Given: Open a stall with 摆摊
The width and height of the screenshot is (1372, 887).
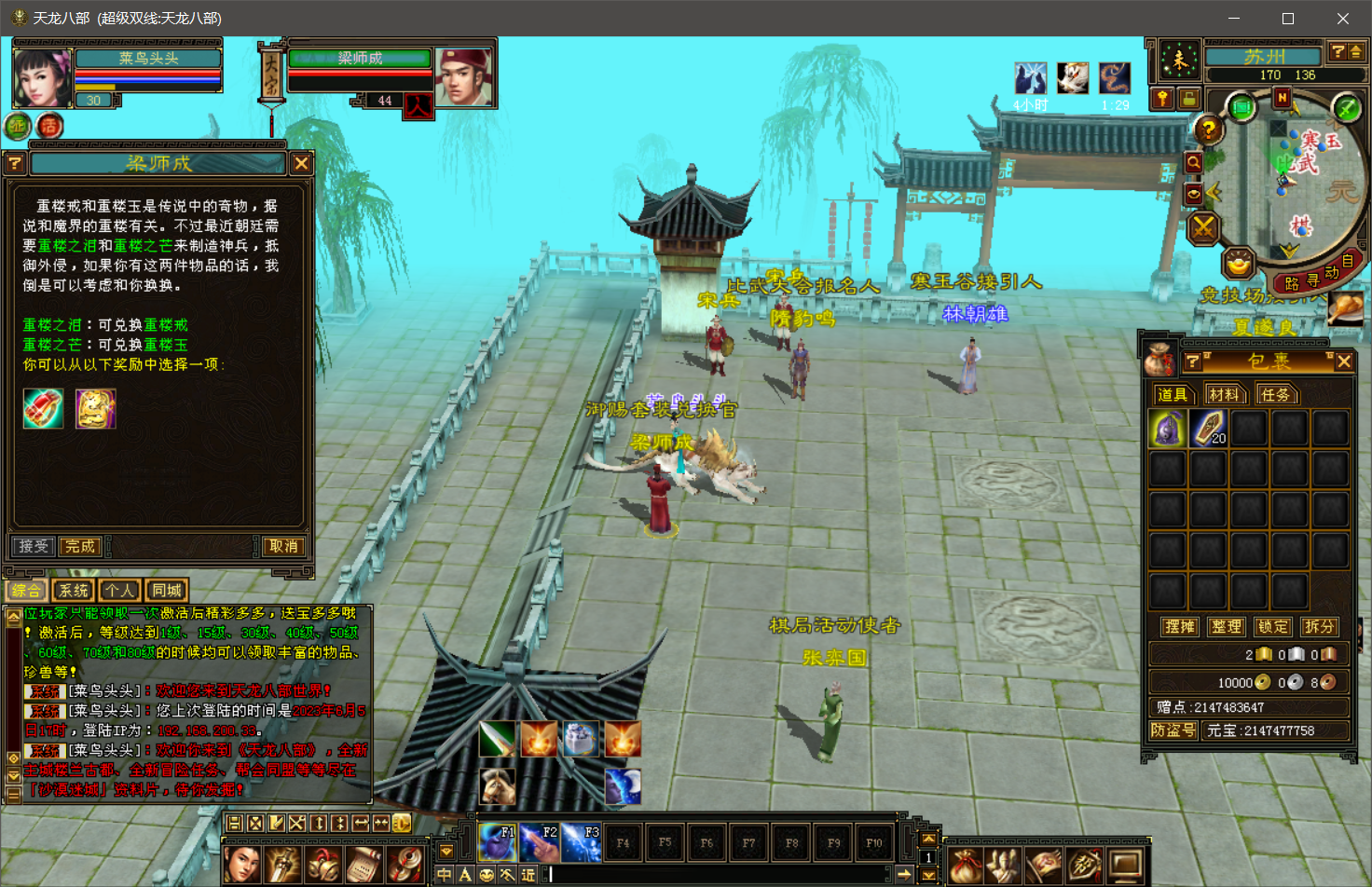Looking at the screenshot, I should (x=1179, y=627).
